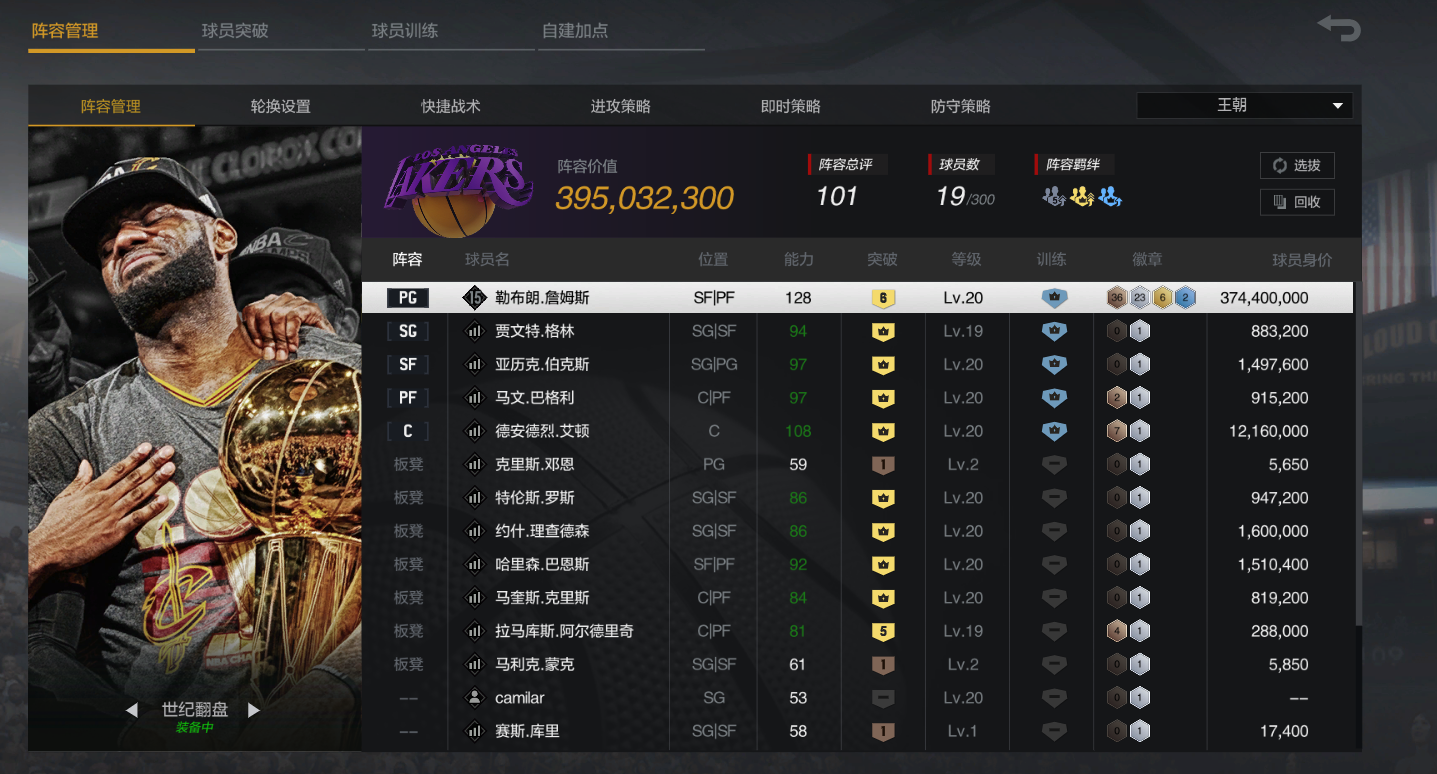Click 马文.巴格利's training crown icon
This screenshot has height=774, width=1437.
coord(1052,397)
